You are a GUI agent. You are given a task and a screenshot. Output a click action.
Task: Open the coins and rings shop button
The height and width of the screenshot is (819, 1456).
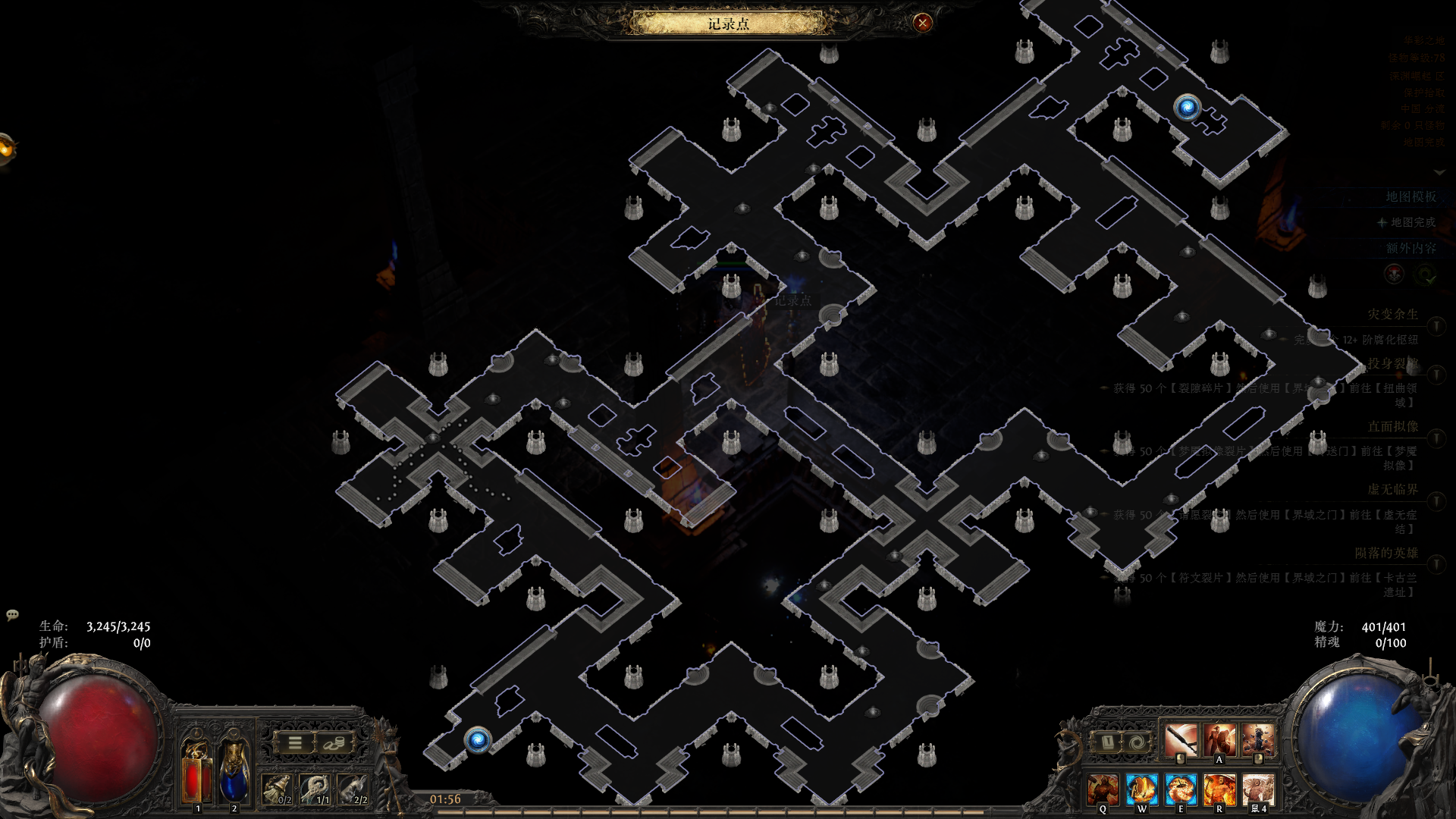(333, 743)
